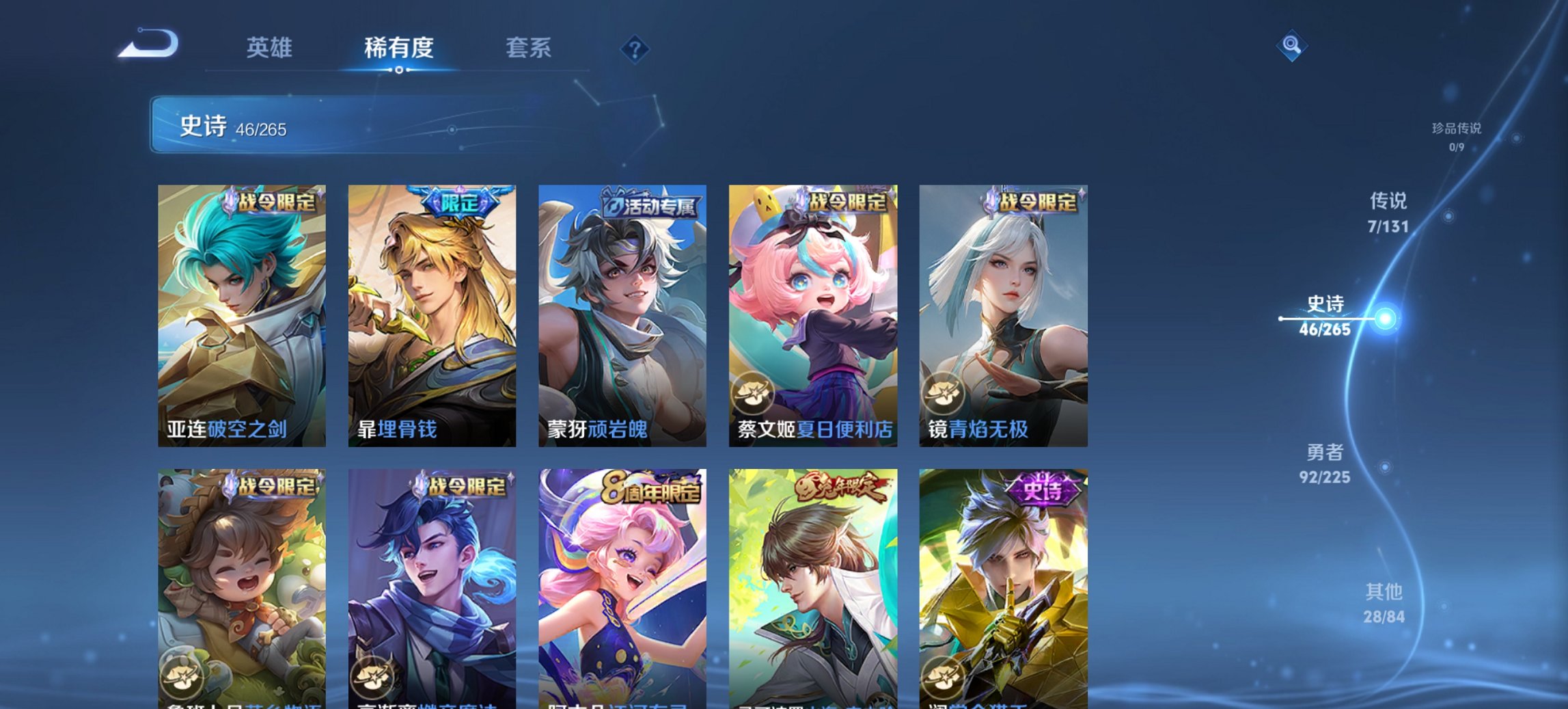Click the question mark help icon
Screen dimensions: 1568x709
point(634,49)
